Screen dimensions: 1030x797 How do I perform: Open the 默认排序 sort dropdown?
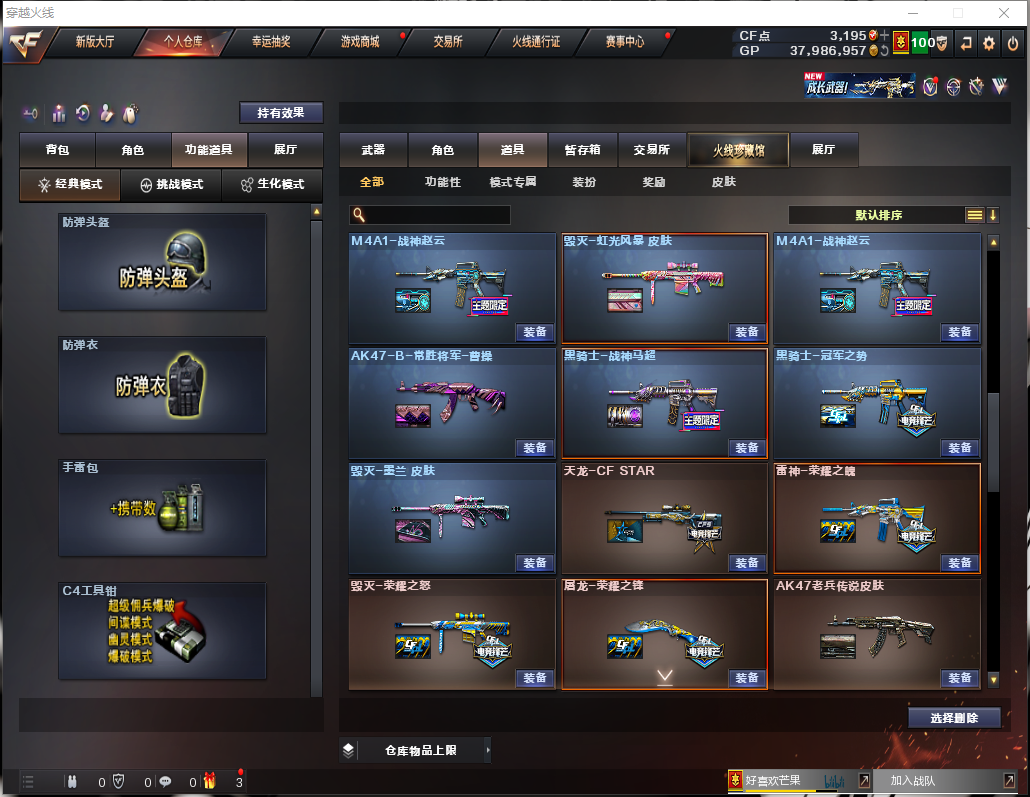(878, 215)
